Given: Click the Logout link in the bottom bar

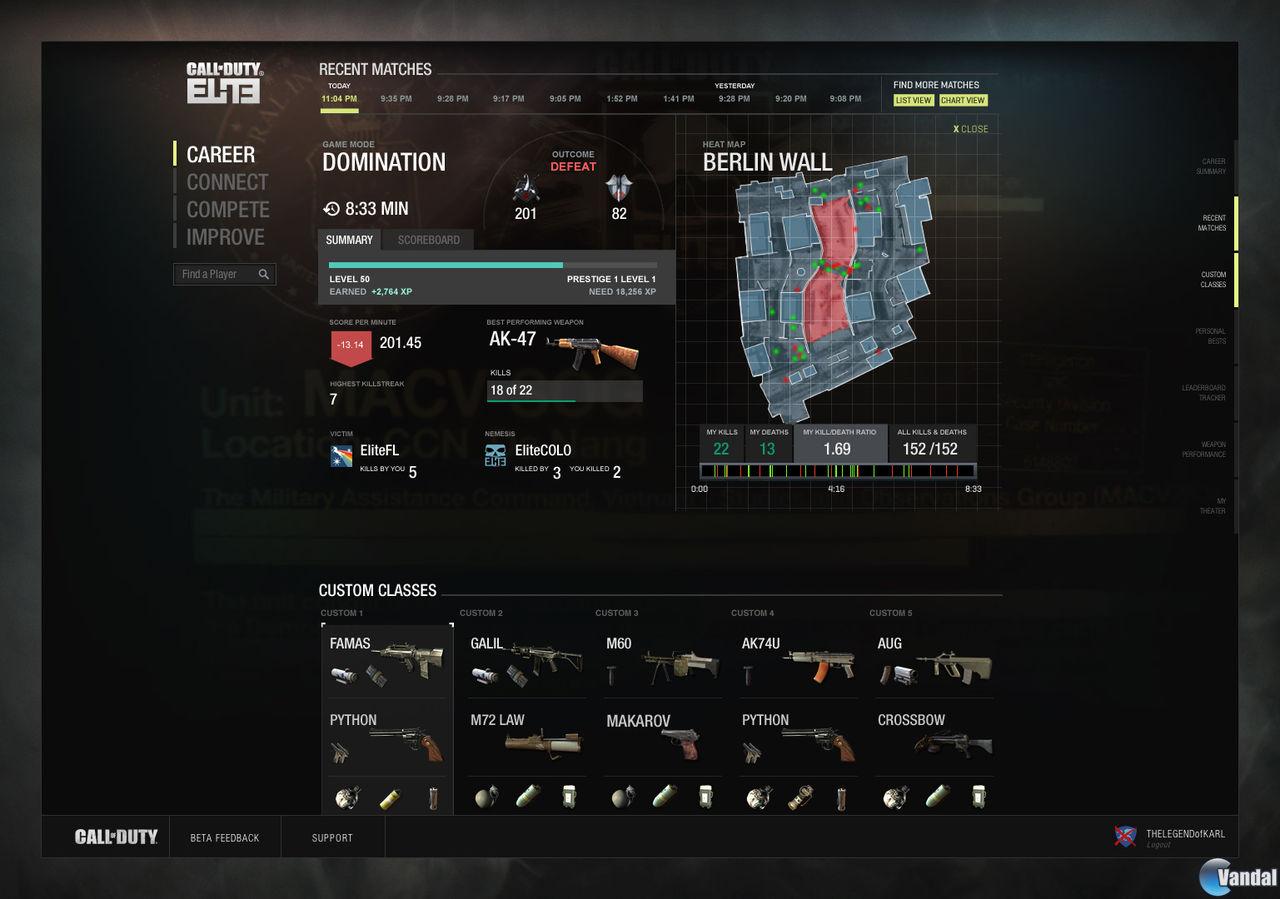Looking at the screenshot, I should (x=1156, y=845).
